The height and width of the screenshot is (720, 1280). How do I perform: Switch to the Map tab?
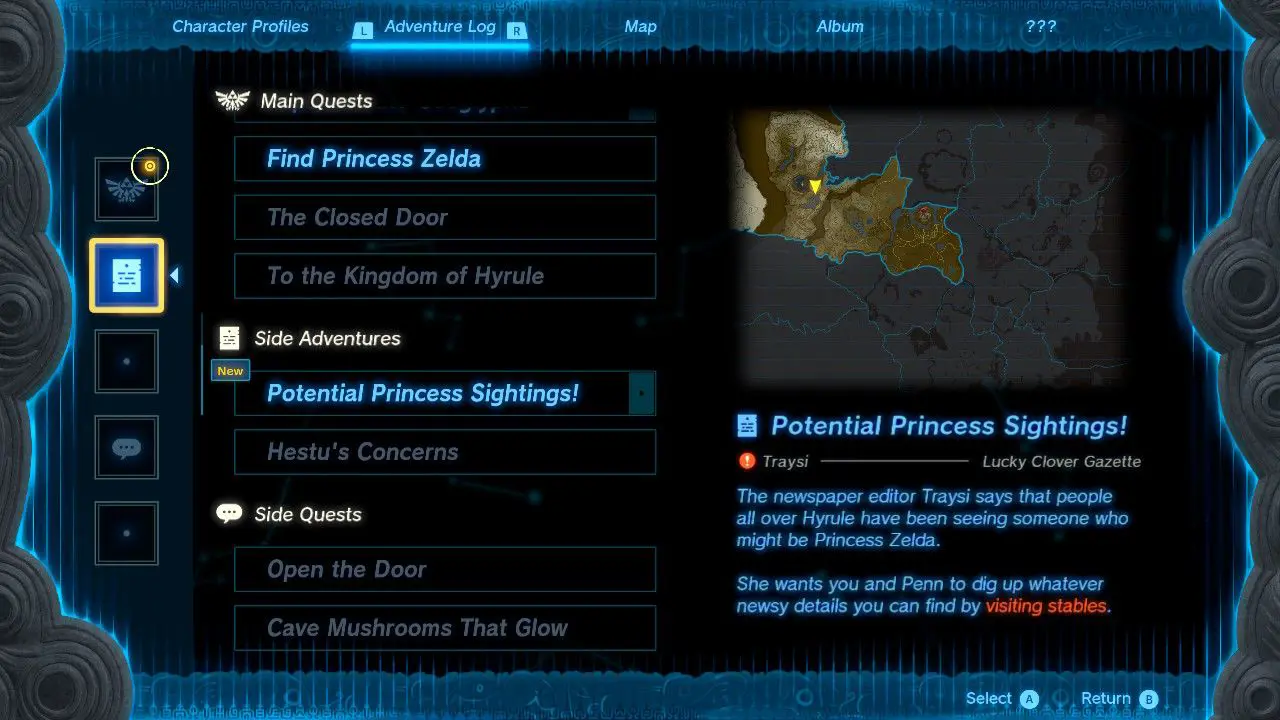point(640,27)
